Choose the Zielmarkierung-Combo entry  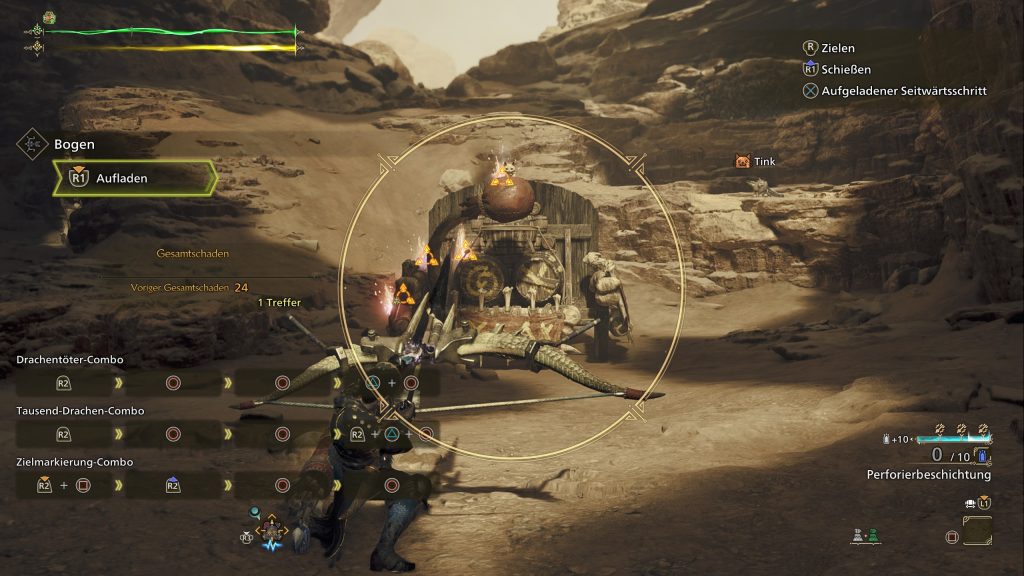coord(74,462)
